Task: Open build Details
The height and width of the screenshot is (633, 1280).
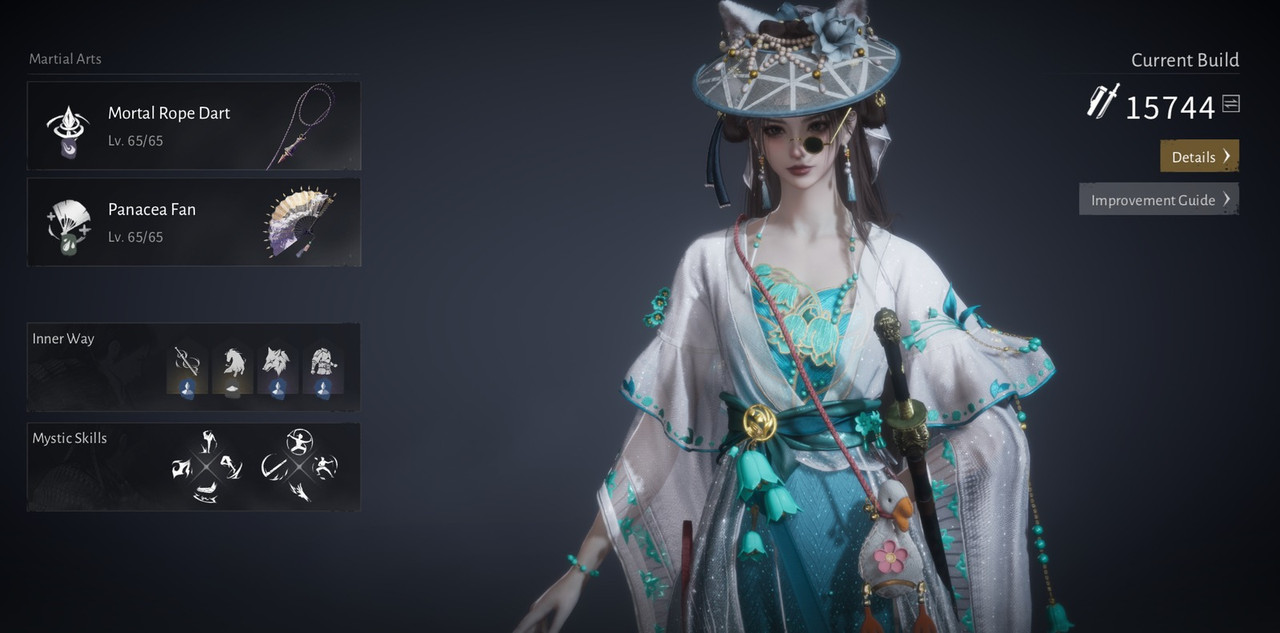Action: point(1199,156)
